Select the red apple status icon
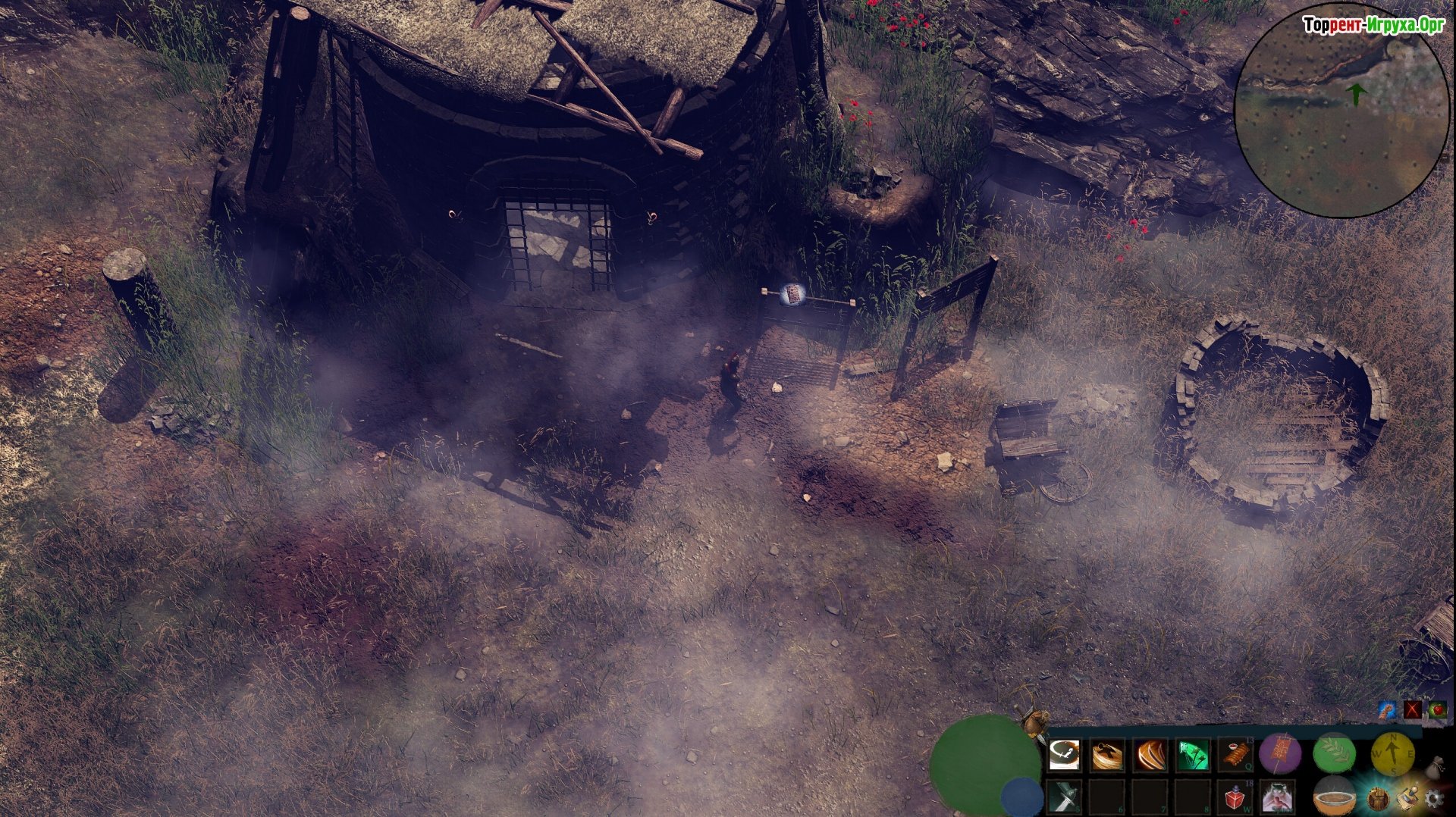 (1437, 710)
